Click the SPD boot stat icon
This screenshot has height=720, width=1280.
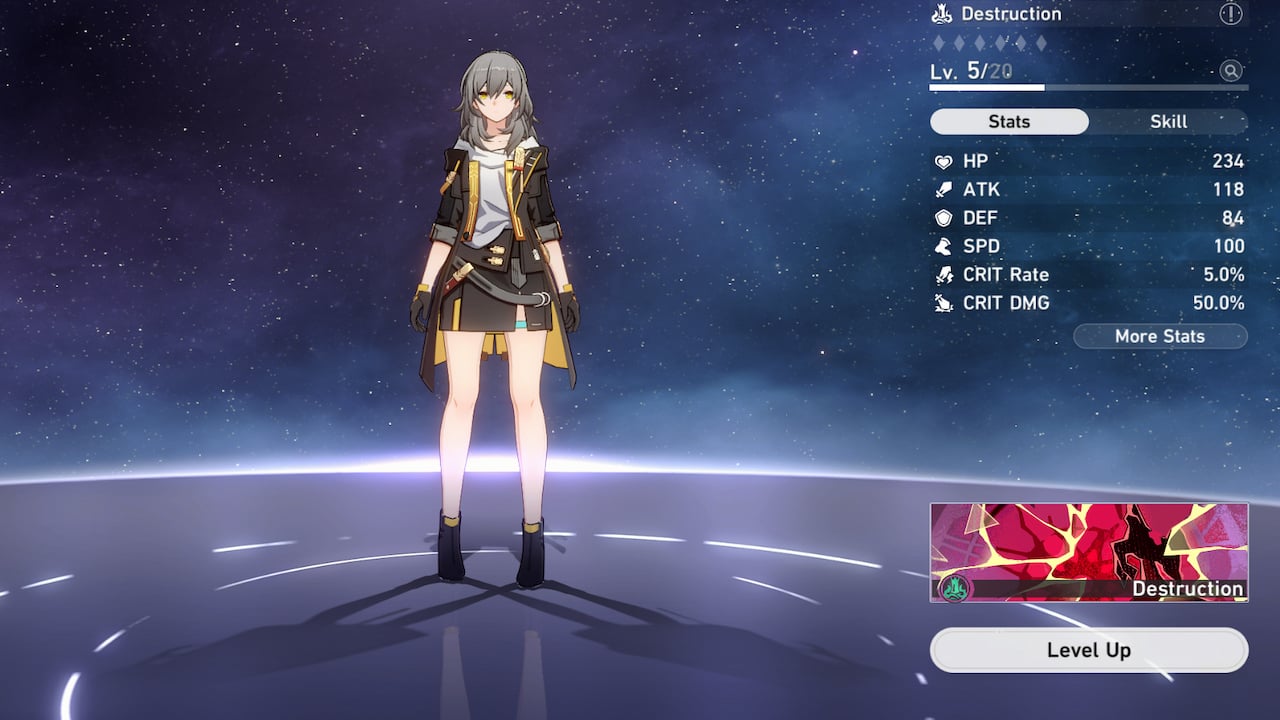943,246
